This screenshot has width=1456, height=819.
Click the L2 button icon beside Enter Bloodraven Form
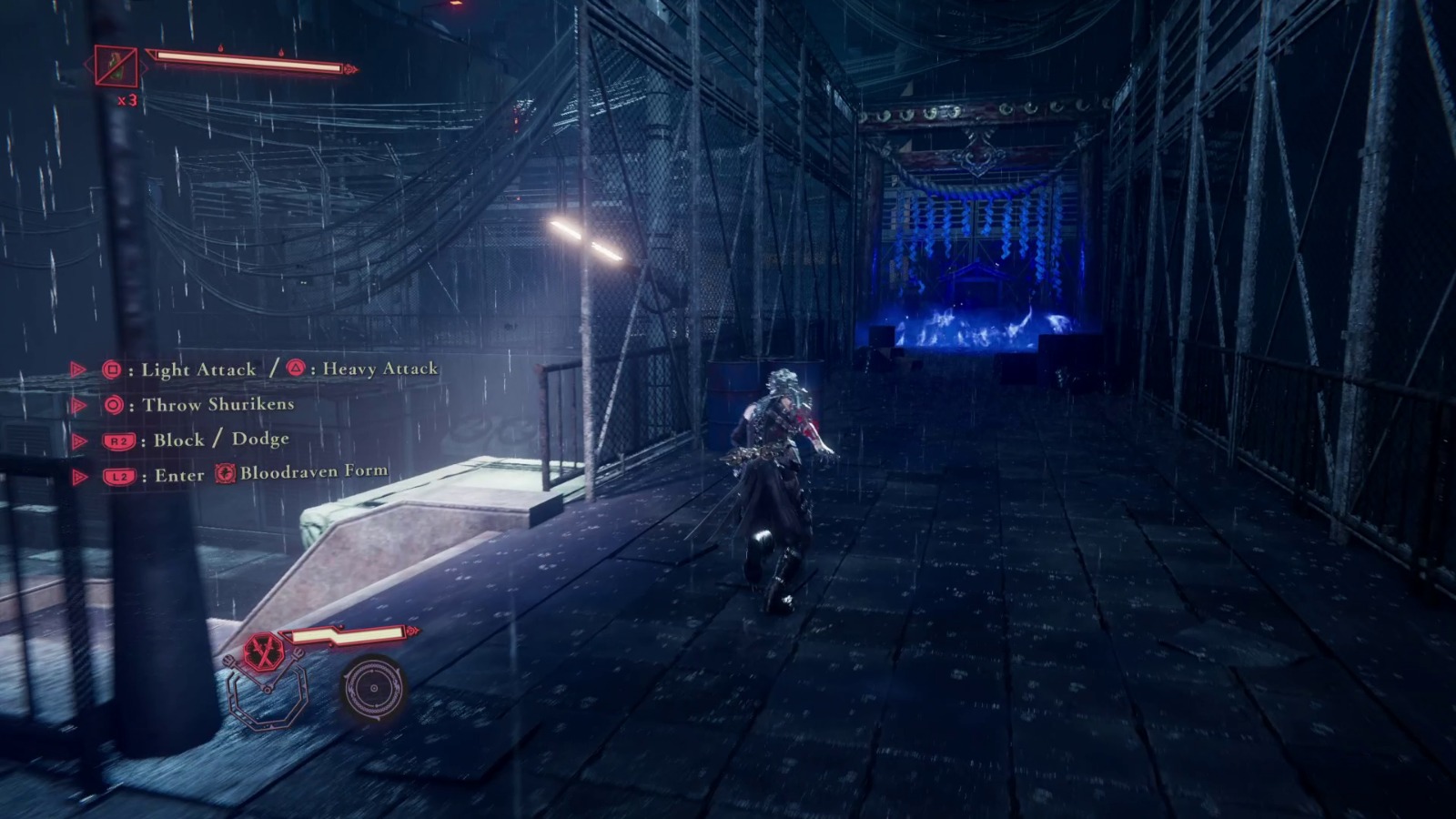118,474
